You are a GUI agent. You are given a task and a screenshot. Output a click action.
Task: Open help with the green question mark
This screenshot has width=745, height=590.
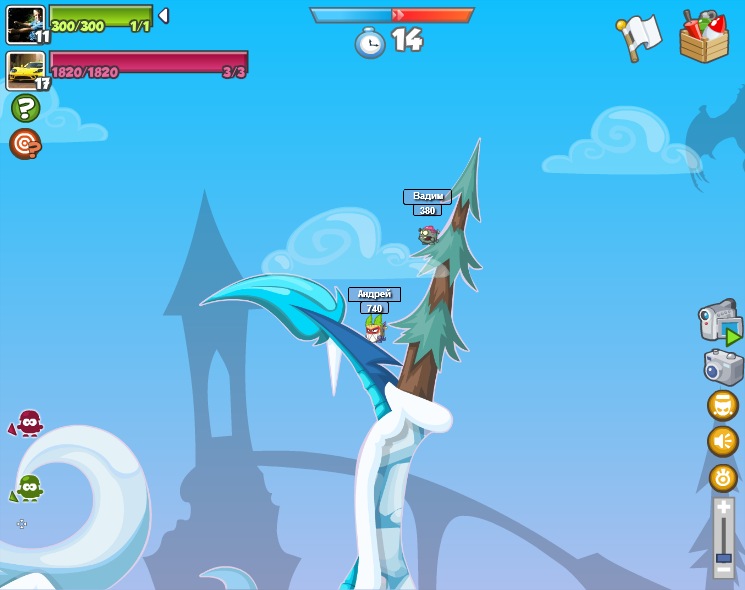(25, 108)
